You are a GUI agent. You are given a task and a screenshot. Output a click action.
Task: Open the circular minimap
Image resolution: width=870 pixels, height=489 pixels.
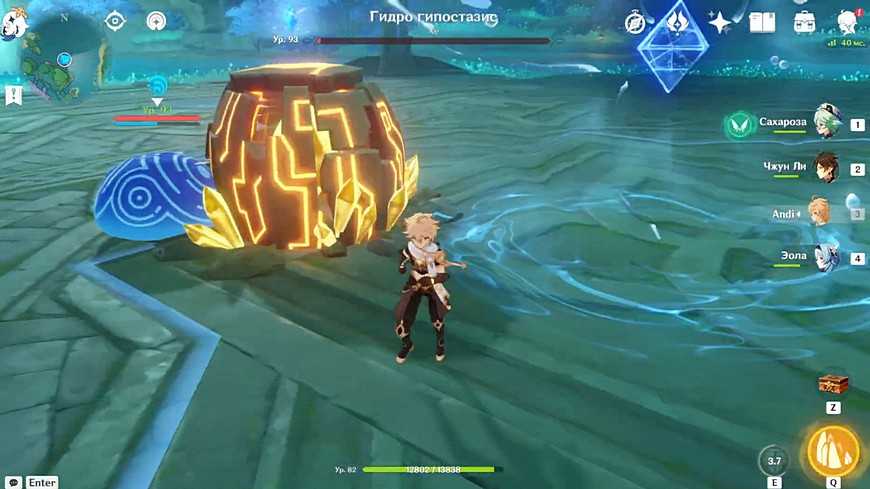pyautogui.click(x=62, y=60)
